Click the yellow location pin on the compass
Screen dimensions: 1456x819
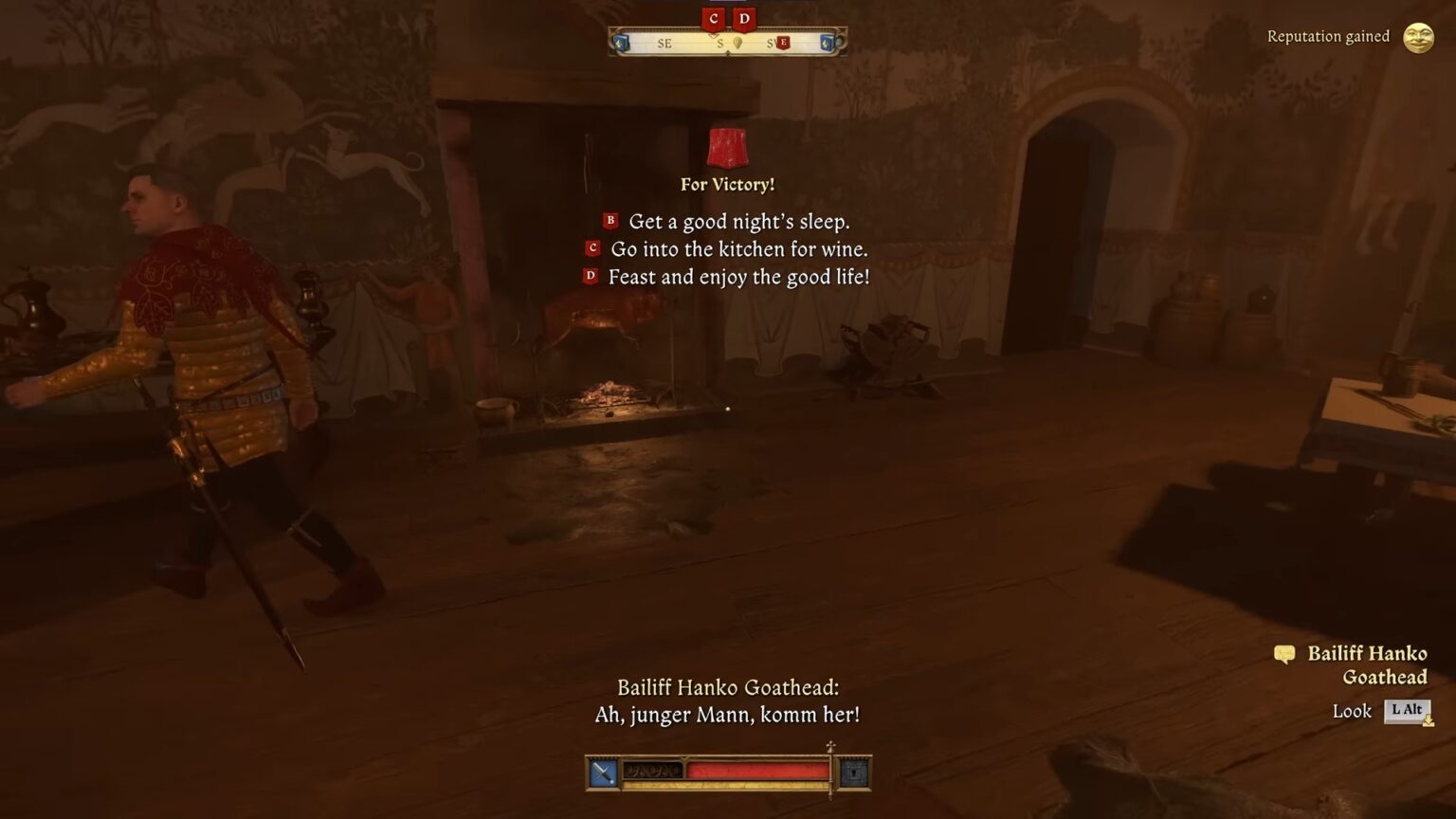[740, 43]
